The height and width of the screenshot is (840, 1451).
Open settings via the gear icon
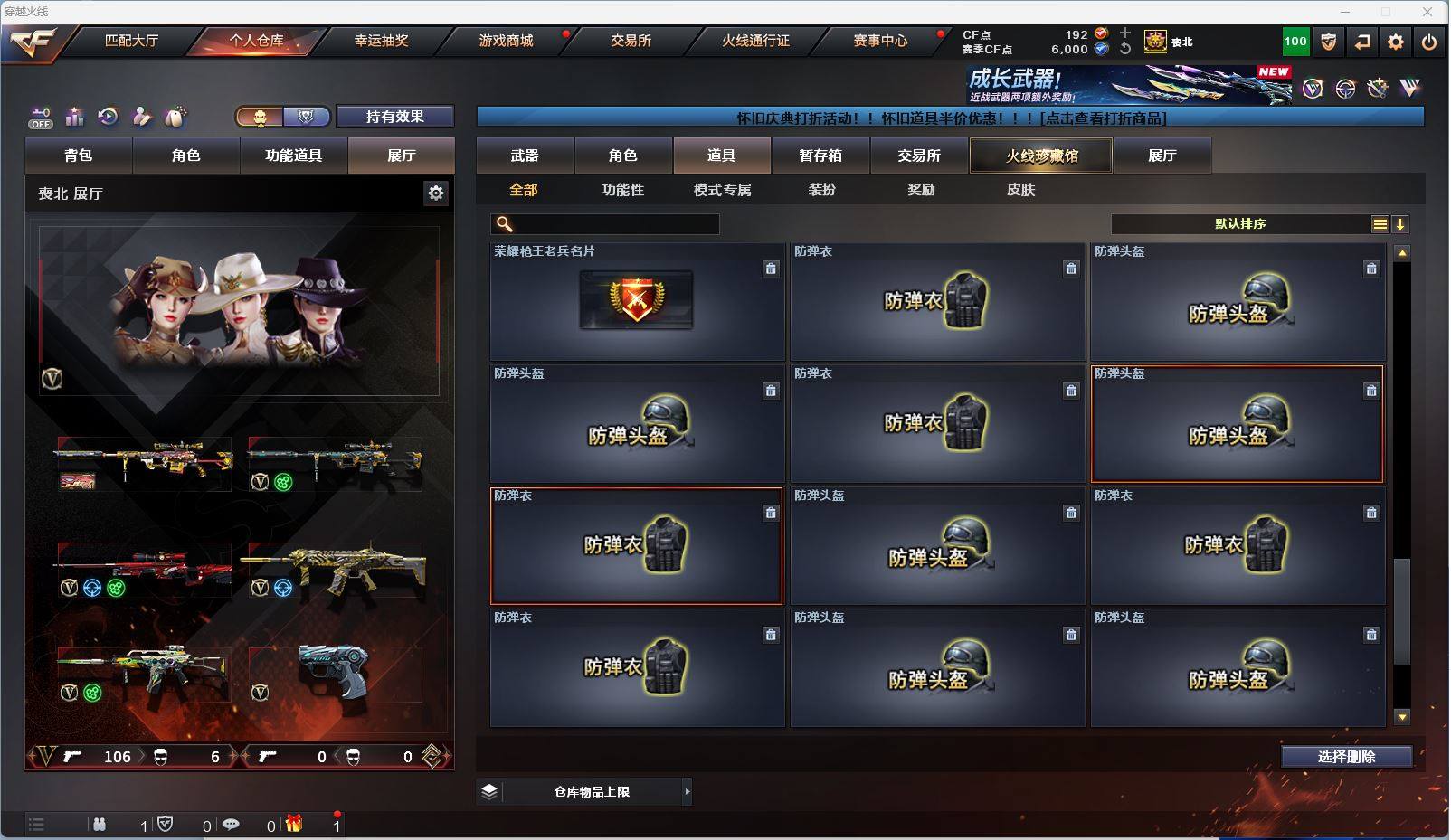1396,42
